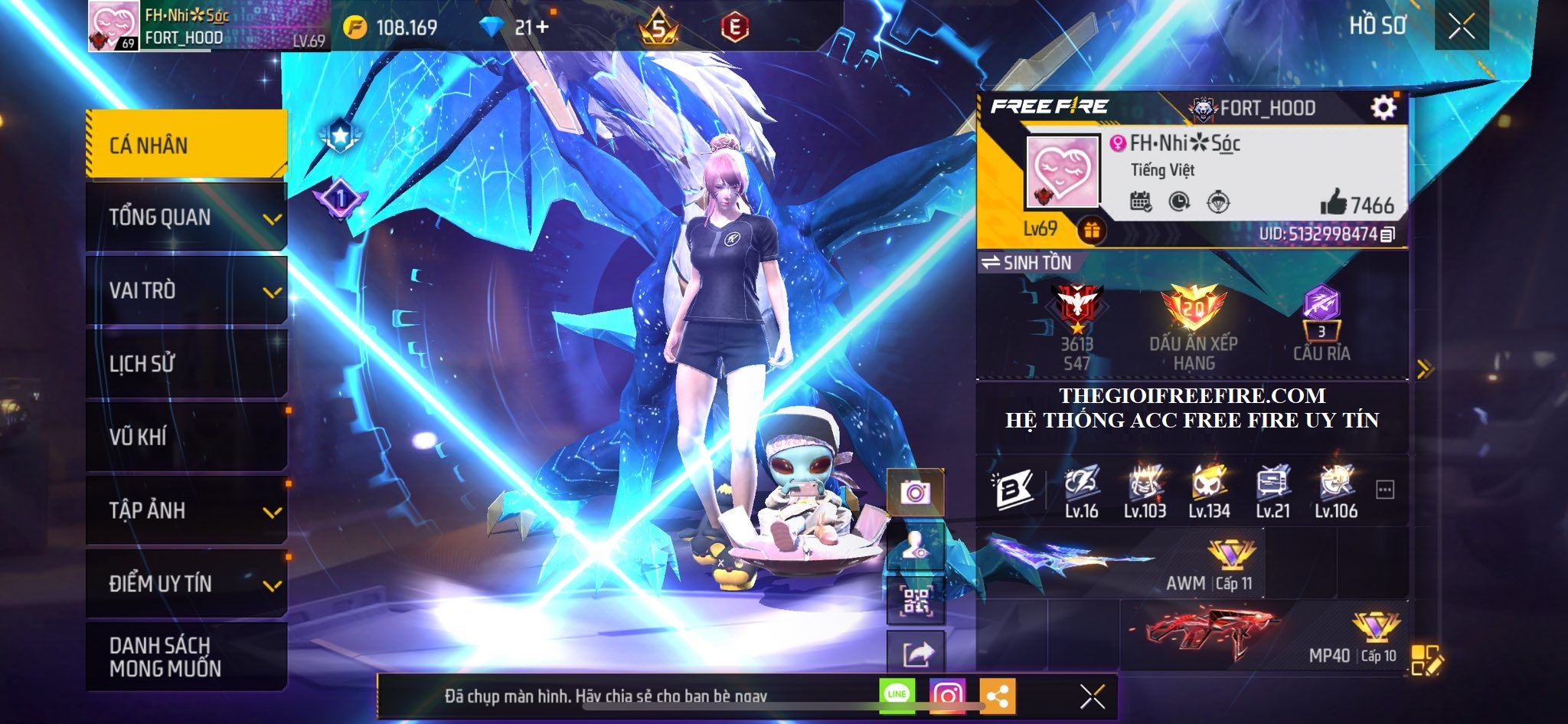Image resolution: width=1568 pixels, height=724 pixels.
Task: Share screenshot to Instagram
Action: [x=947, y=696]
